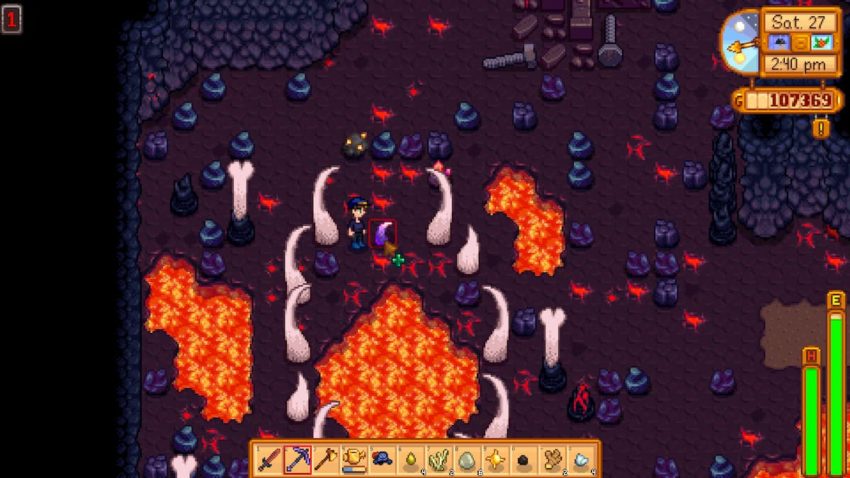The width and height of the screenshot is (850, 478).
Task: Choose the gray egg-shaped stone slot
Action: pyautogui.click(x=467, y=459)
